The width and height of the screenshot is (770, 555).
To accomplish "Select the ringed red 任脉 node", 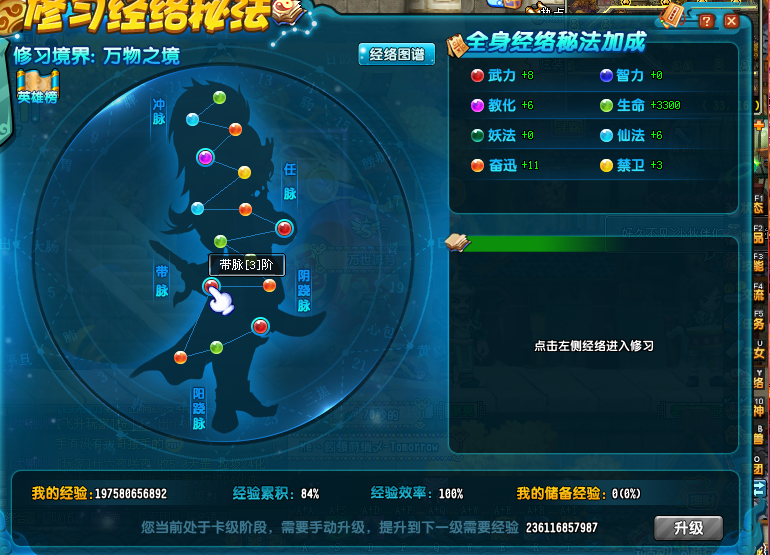I will (285, 228).
